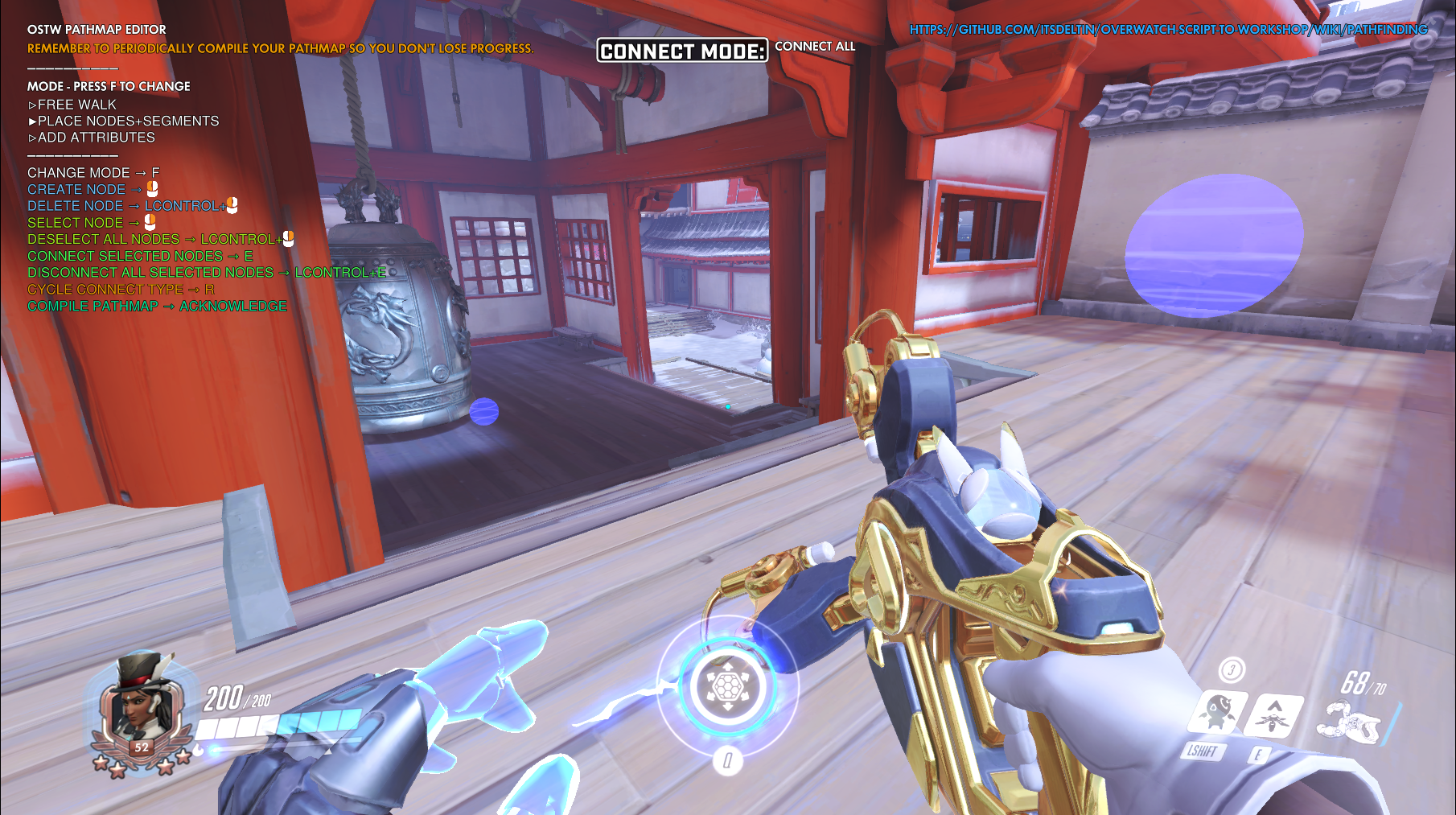1456x815 pixels.
Task: Switch to Add Attributes mode
Action: 96,138
